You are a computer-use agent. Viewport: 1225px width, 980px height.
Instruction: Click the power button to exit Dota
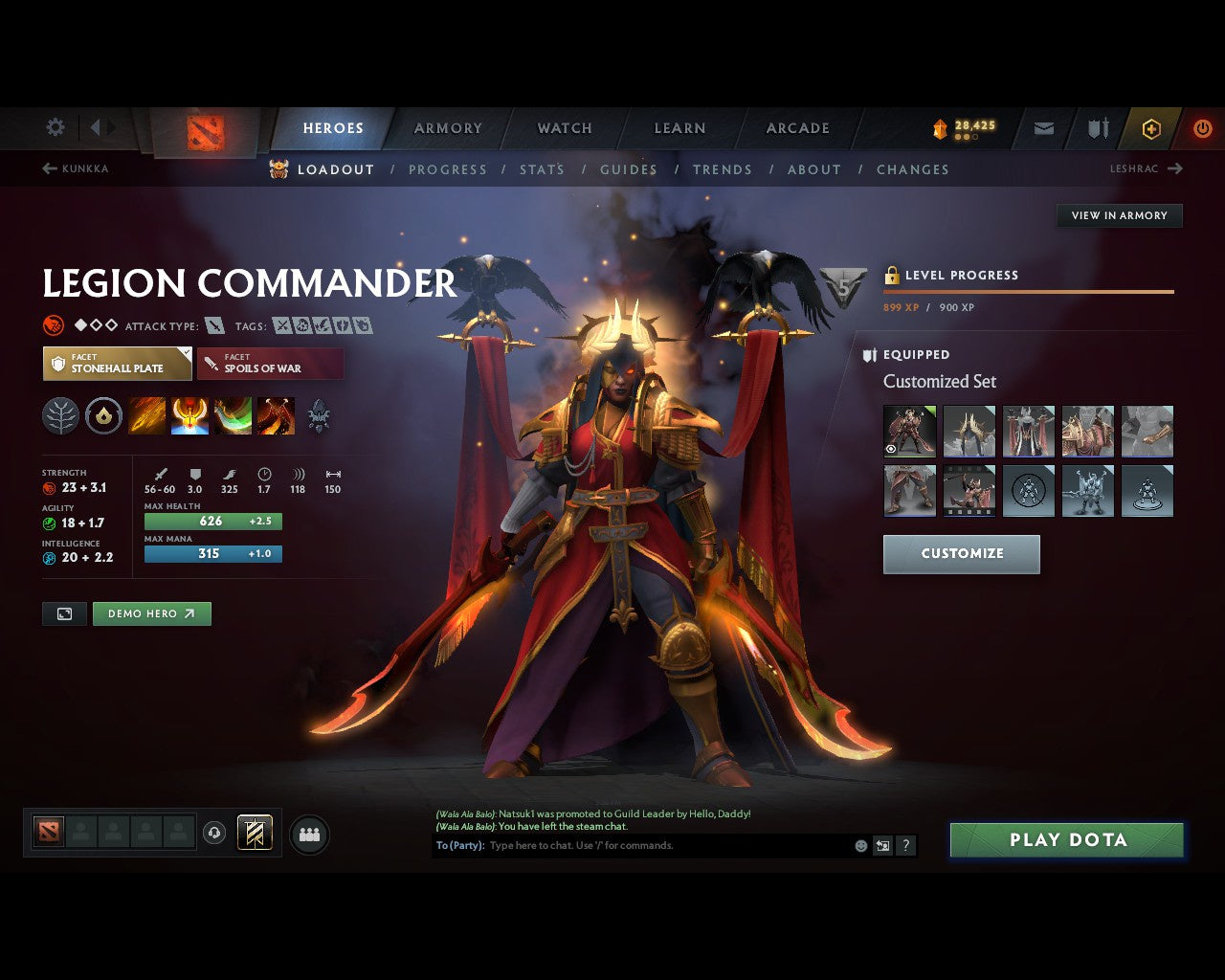(x=1203, y=128)
